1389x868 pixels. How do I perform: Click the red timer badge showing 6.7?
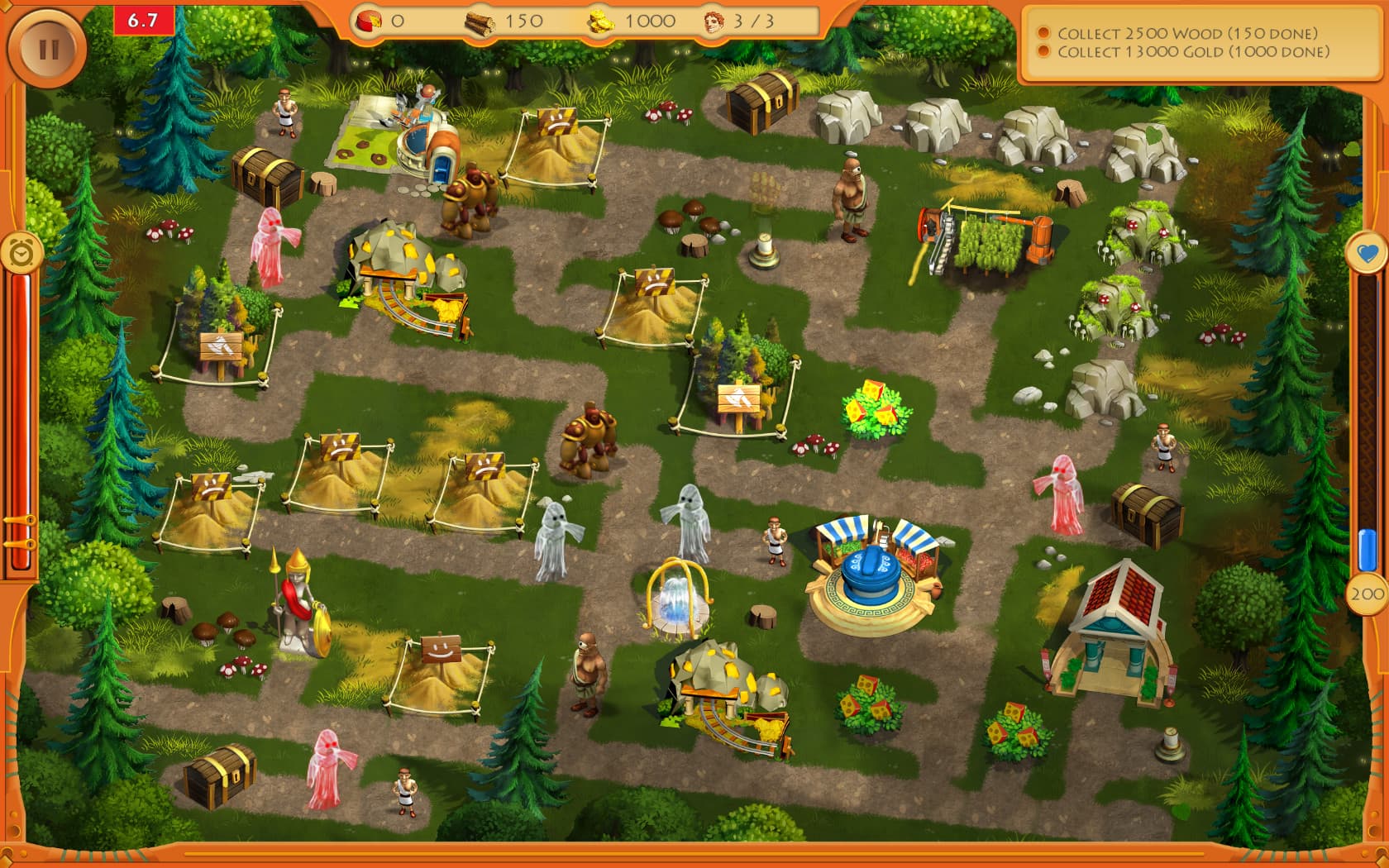[142, 18]
